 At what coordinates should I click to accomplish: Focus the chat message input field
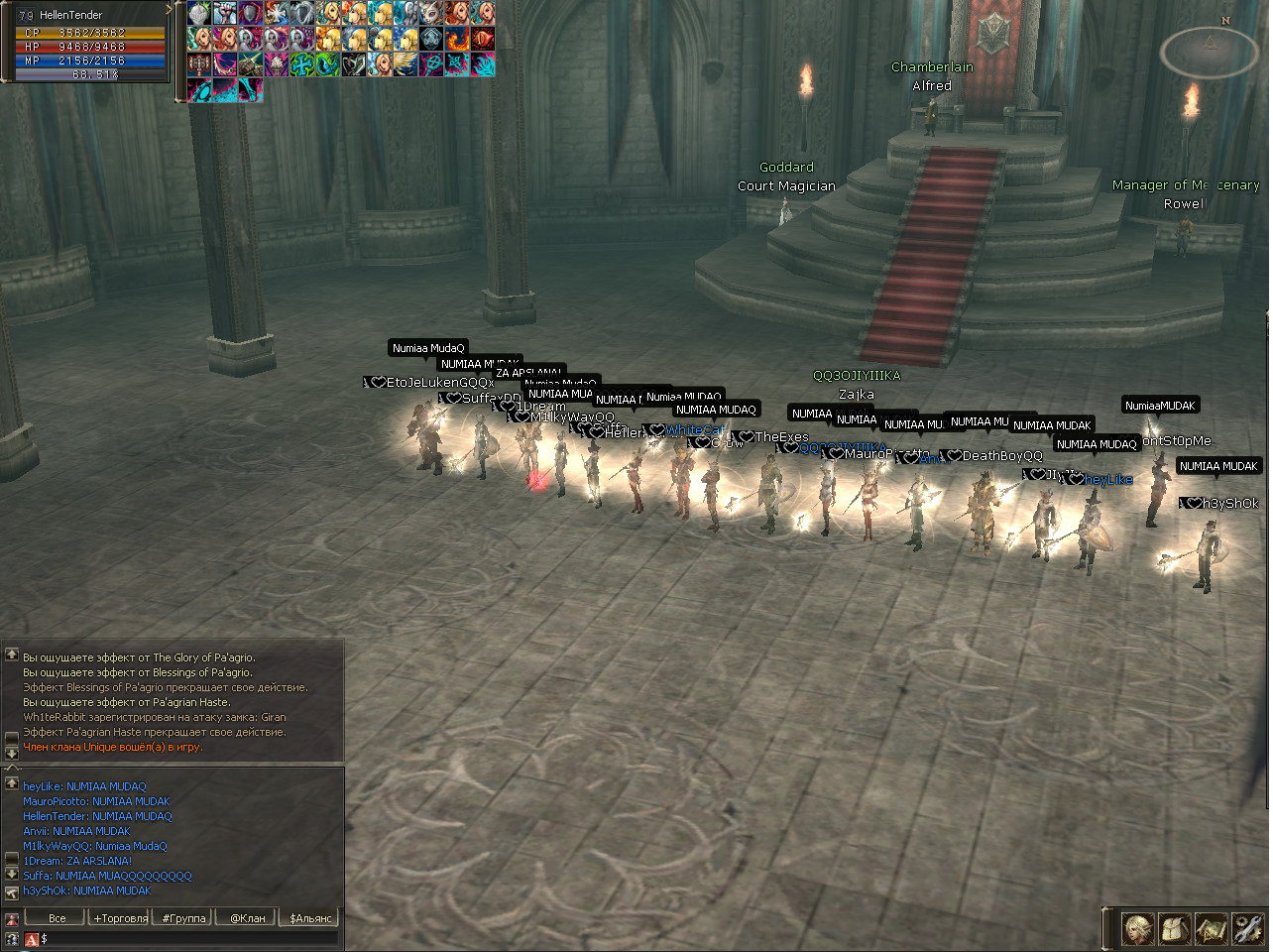click(x=188, y=938)
